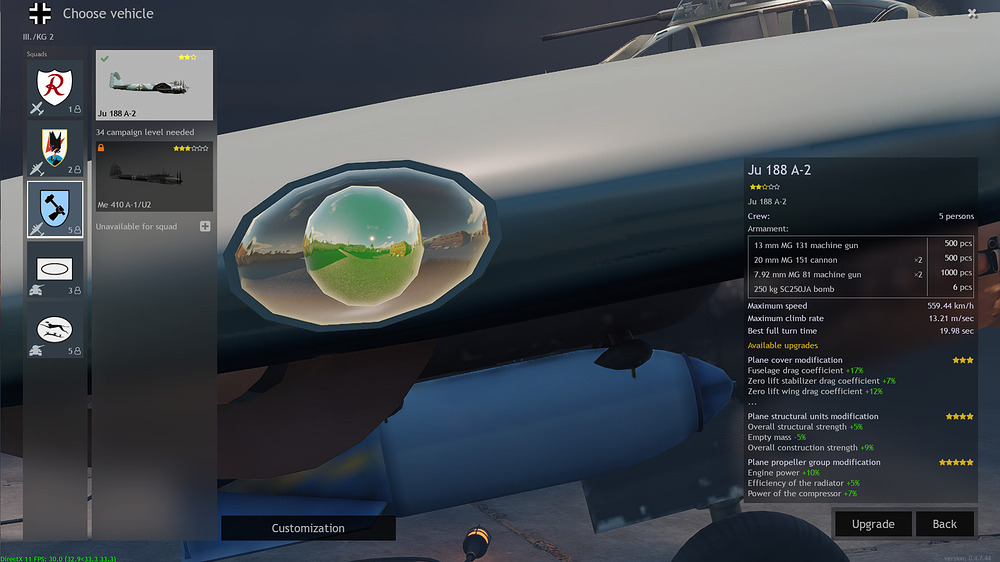
Task: Select the squad with blue hammer shield emblem
Action: coord(55,209)
